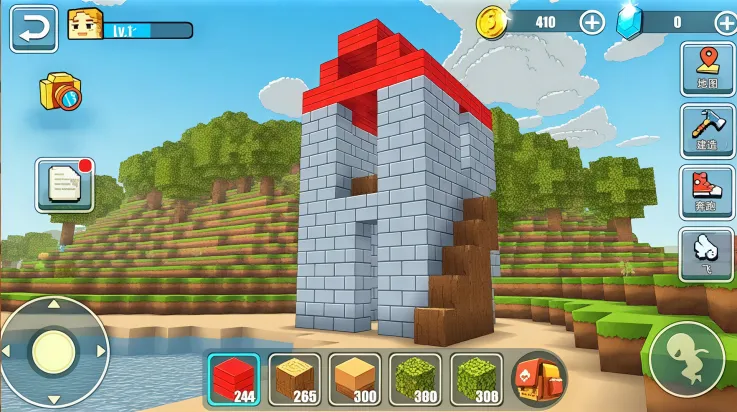Click the back arrow button
Screen dimensions: 737x412
click(x=33, y=28)
